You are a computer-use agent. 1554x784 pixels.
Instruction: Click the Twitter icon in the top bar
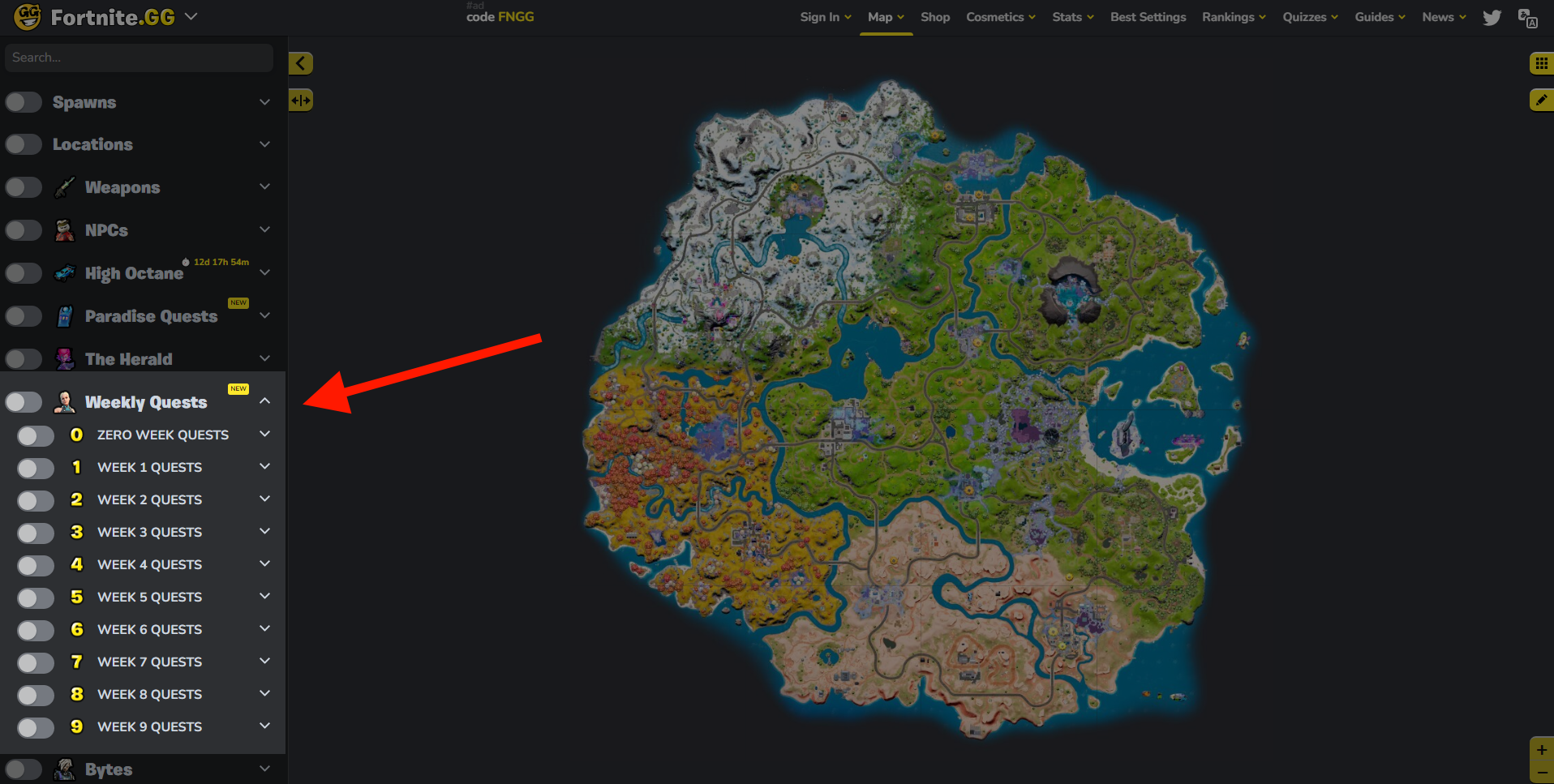click(1492, 17)
